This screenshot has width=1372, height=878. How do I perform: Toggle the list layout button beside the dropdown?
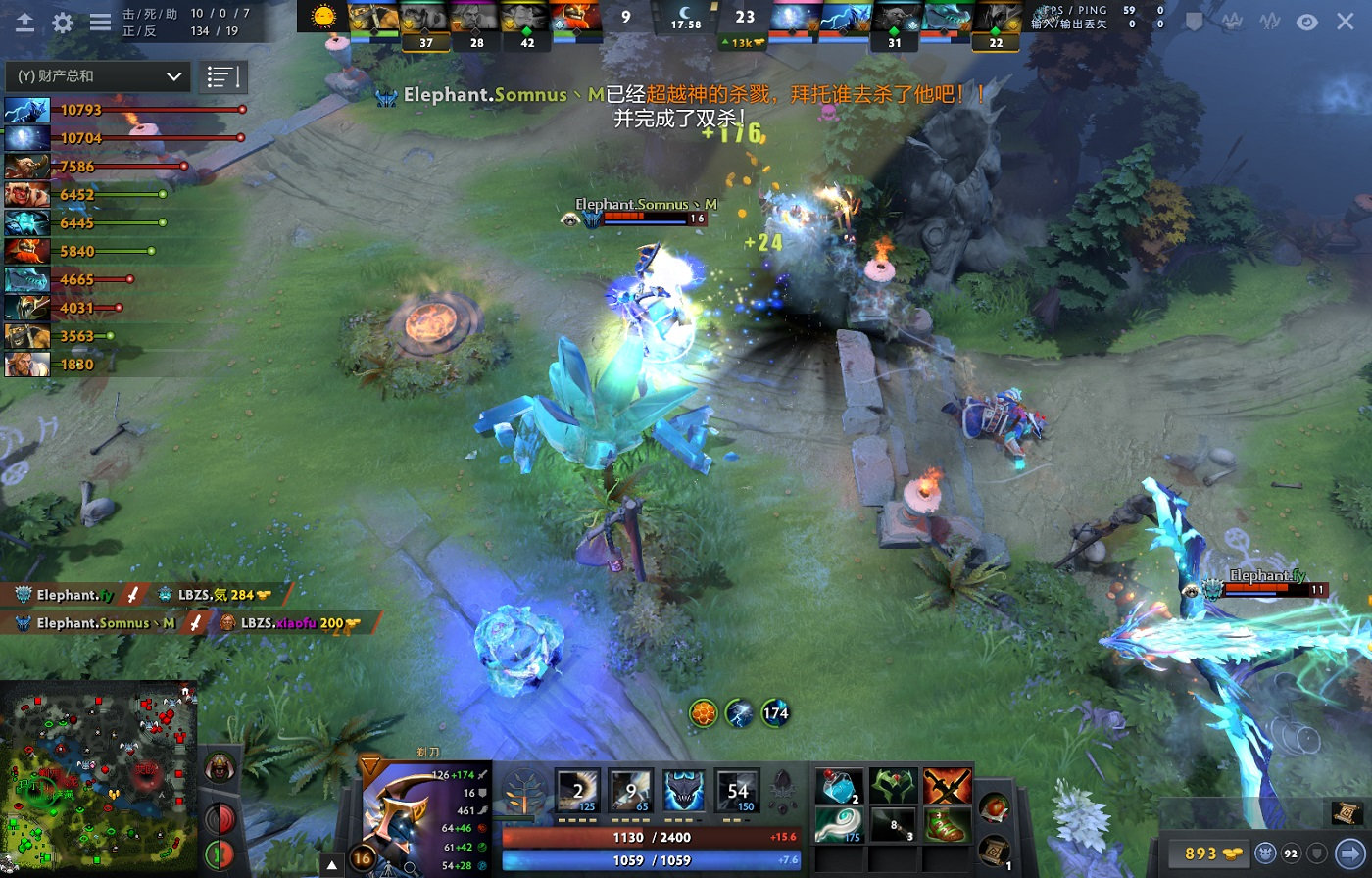pos(222,76)
